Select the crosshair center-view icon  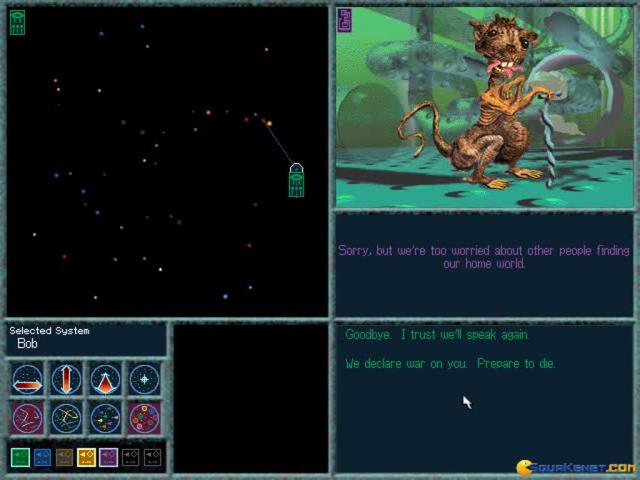pos(144,380)
